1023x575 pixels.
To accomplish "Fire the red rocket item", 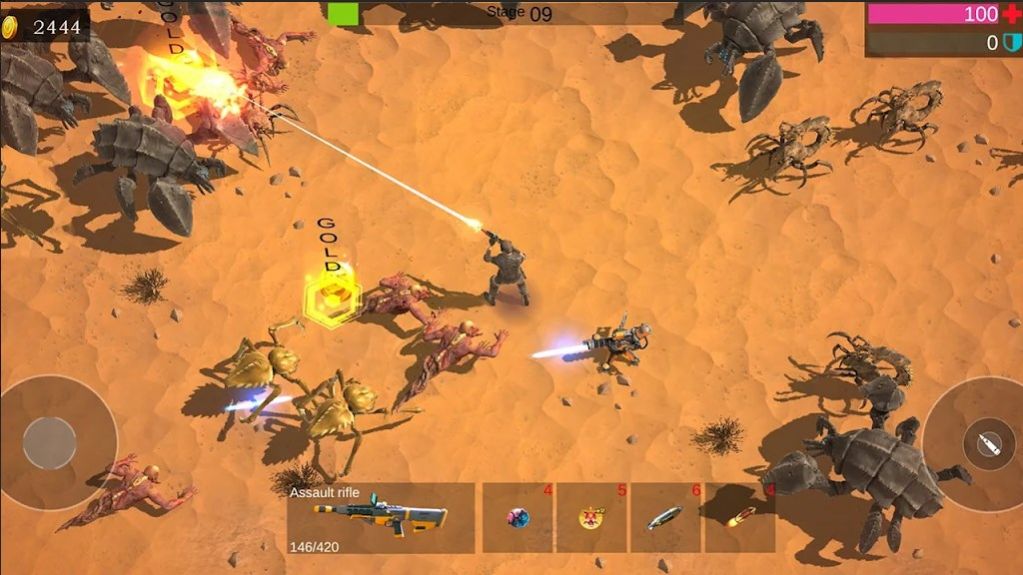I will [740, 517].
